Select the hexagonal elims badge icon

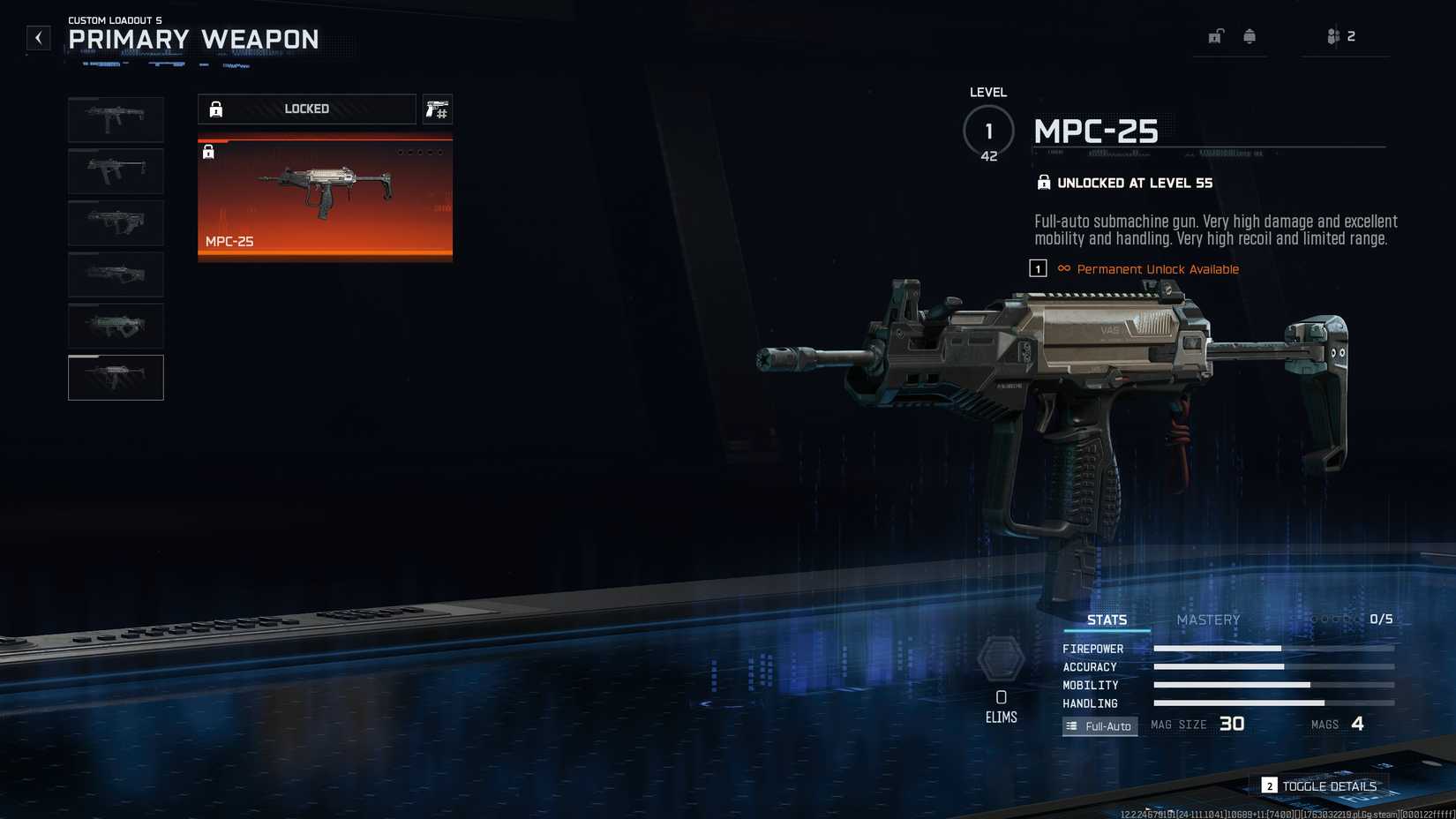click(x=1002, y=659)
